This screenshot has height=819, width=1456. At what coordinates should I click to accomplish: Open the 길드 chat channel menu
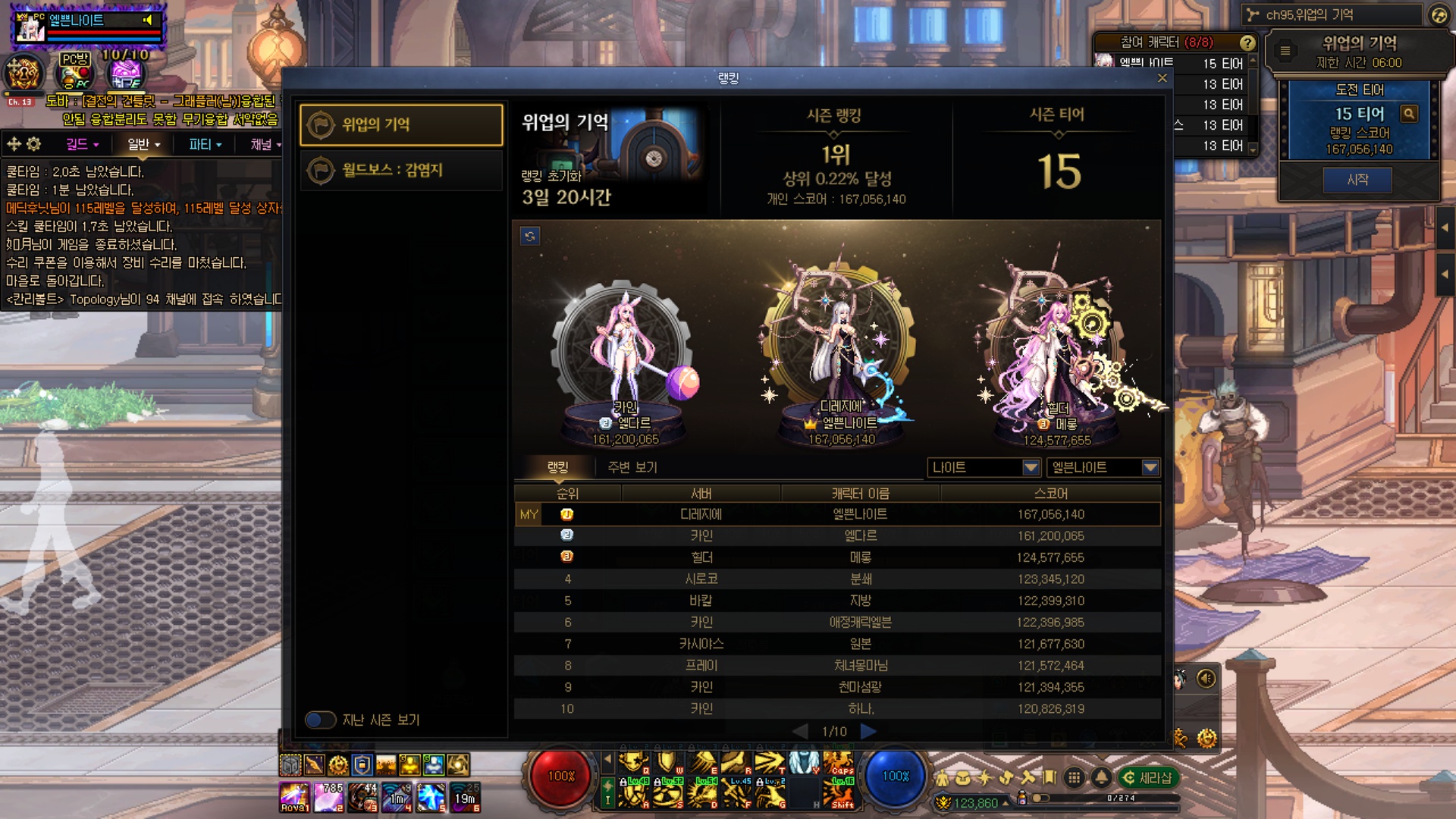82,144
